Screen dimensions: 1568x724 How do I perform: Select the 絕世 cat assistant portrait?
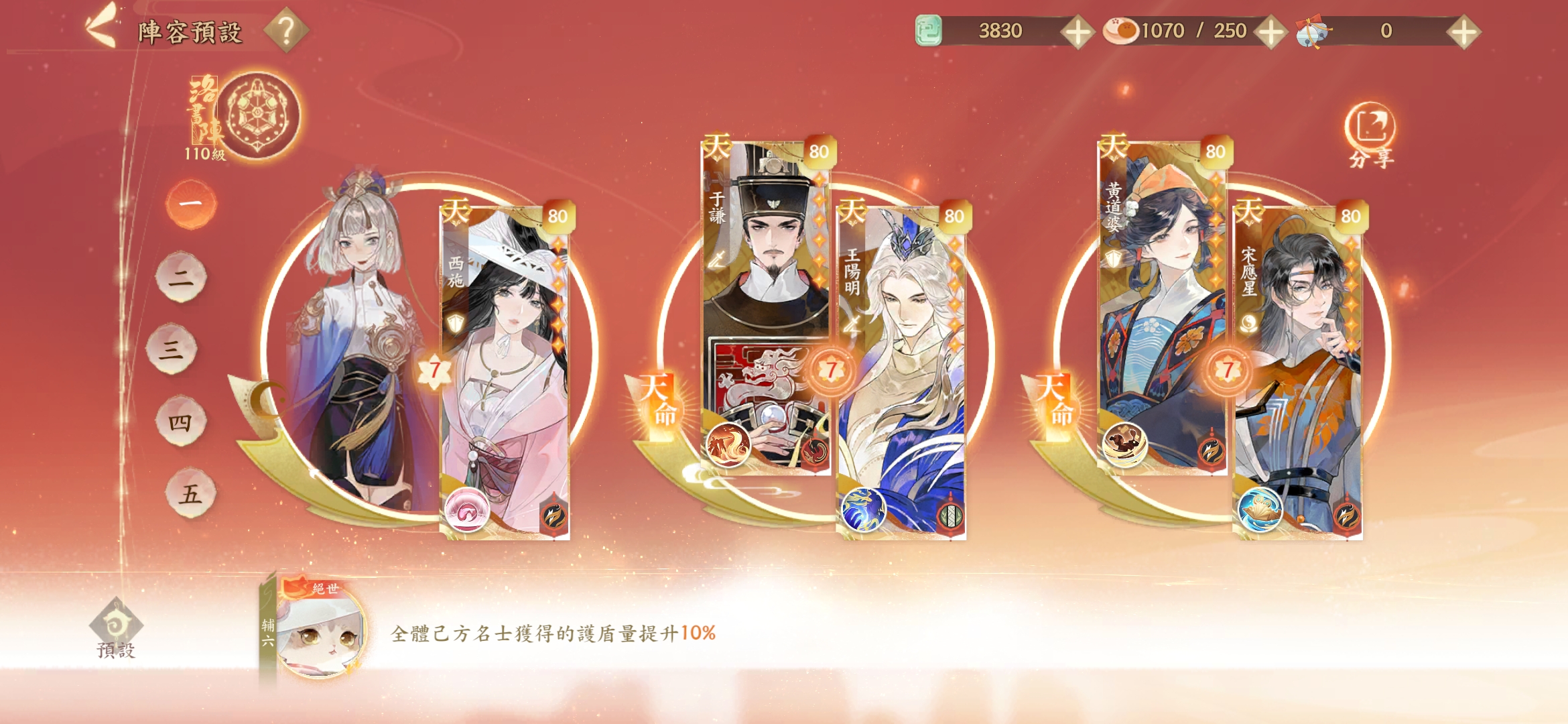[x=319, y=630]
